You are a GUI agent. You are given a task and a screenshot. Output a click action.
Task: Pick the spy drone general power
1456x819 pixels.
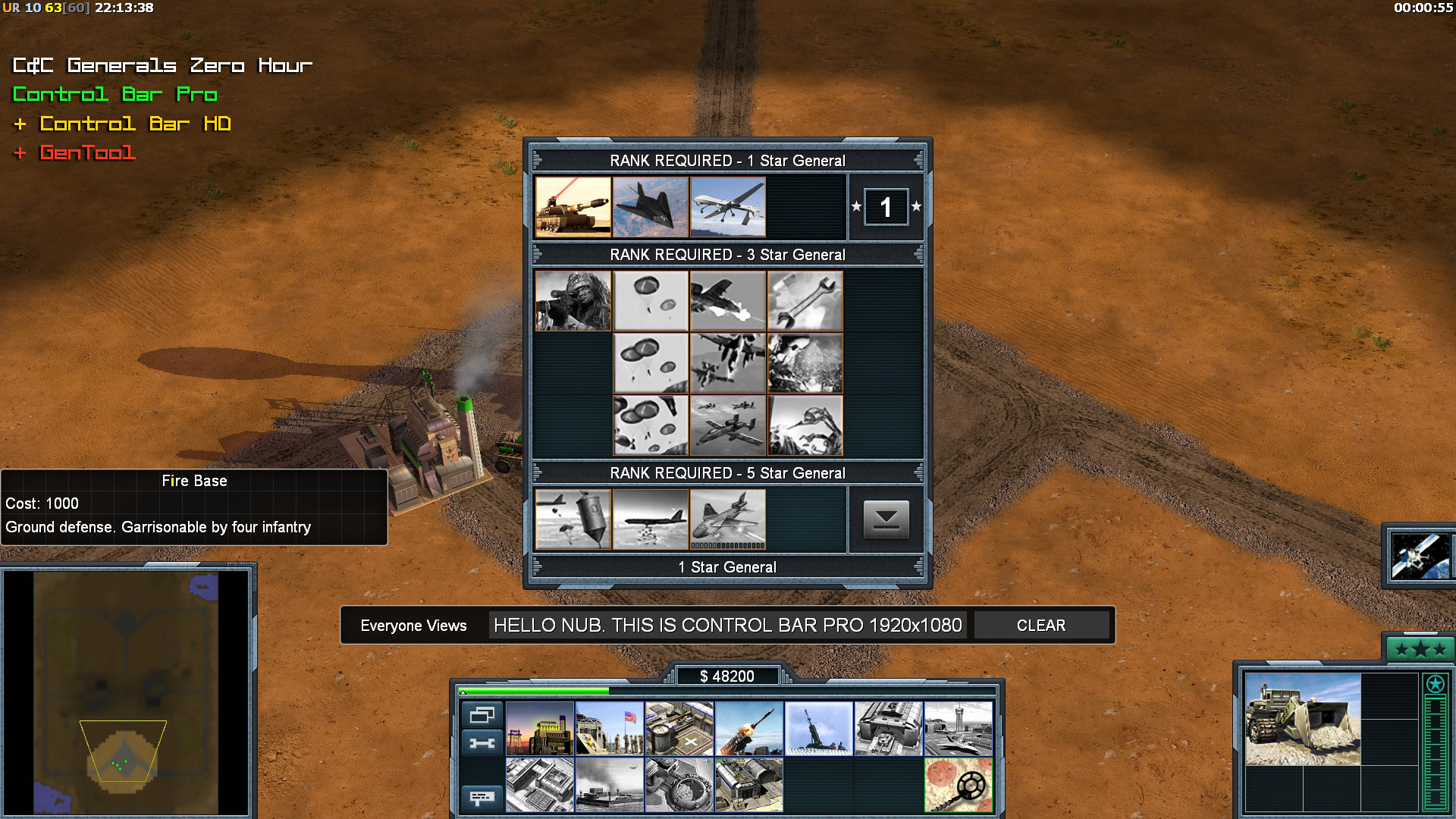click(x=728, y=207)
